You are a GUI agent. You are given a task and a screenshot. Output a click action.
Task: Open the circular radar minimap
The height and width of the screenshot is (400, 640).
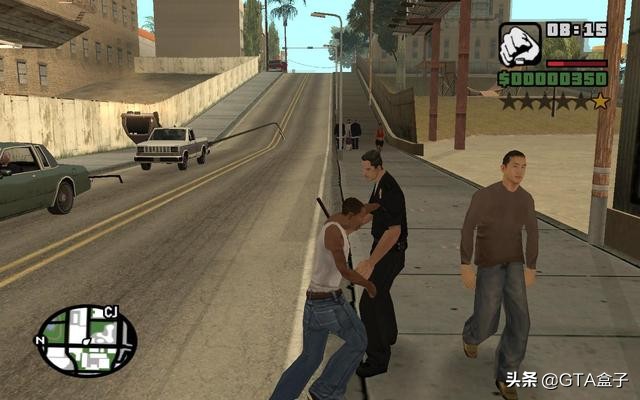(x=86, y=341)
